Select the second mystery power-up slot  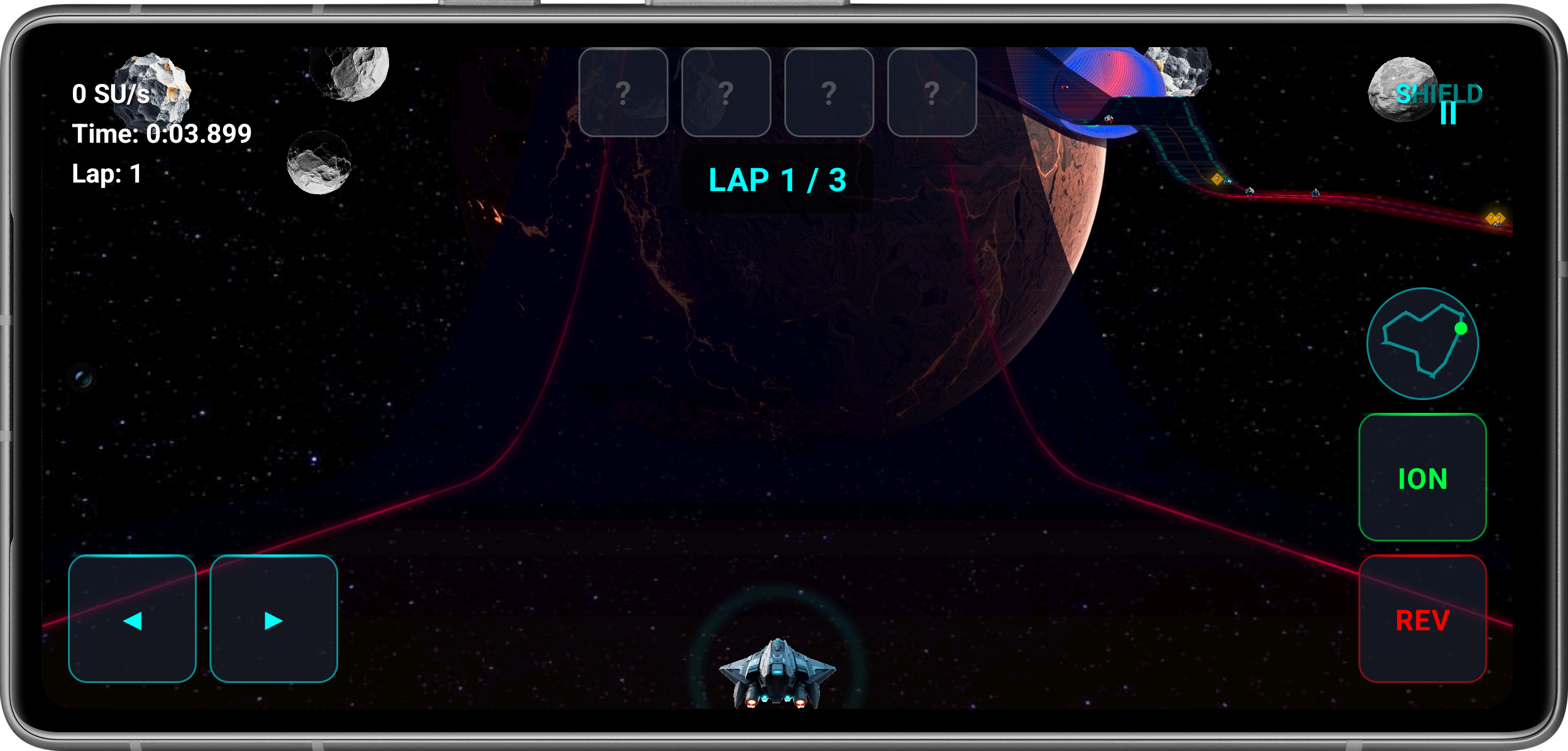726,92
